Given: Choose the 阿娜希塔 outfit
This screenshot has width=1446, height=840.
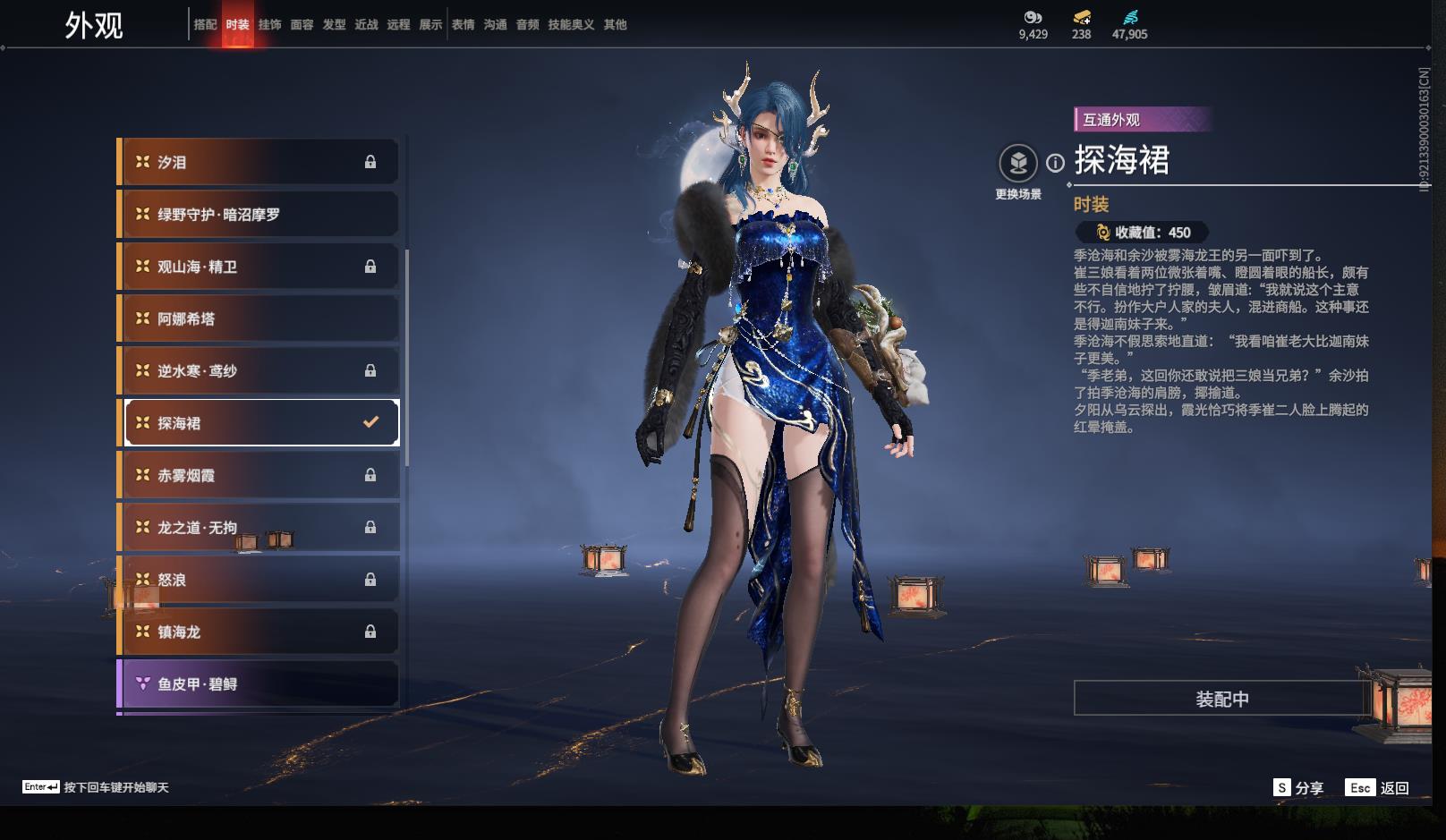Looking at the screenshot, I should [259, 318].
